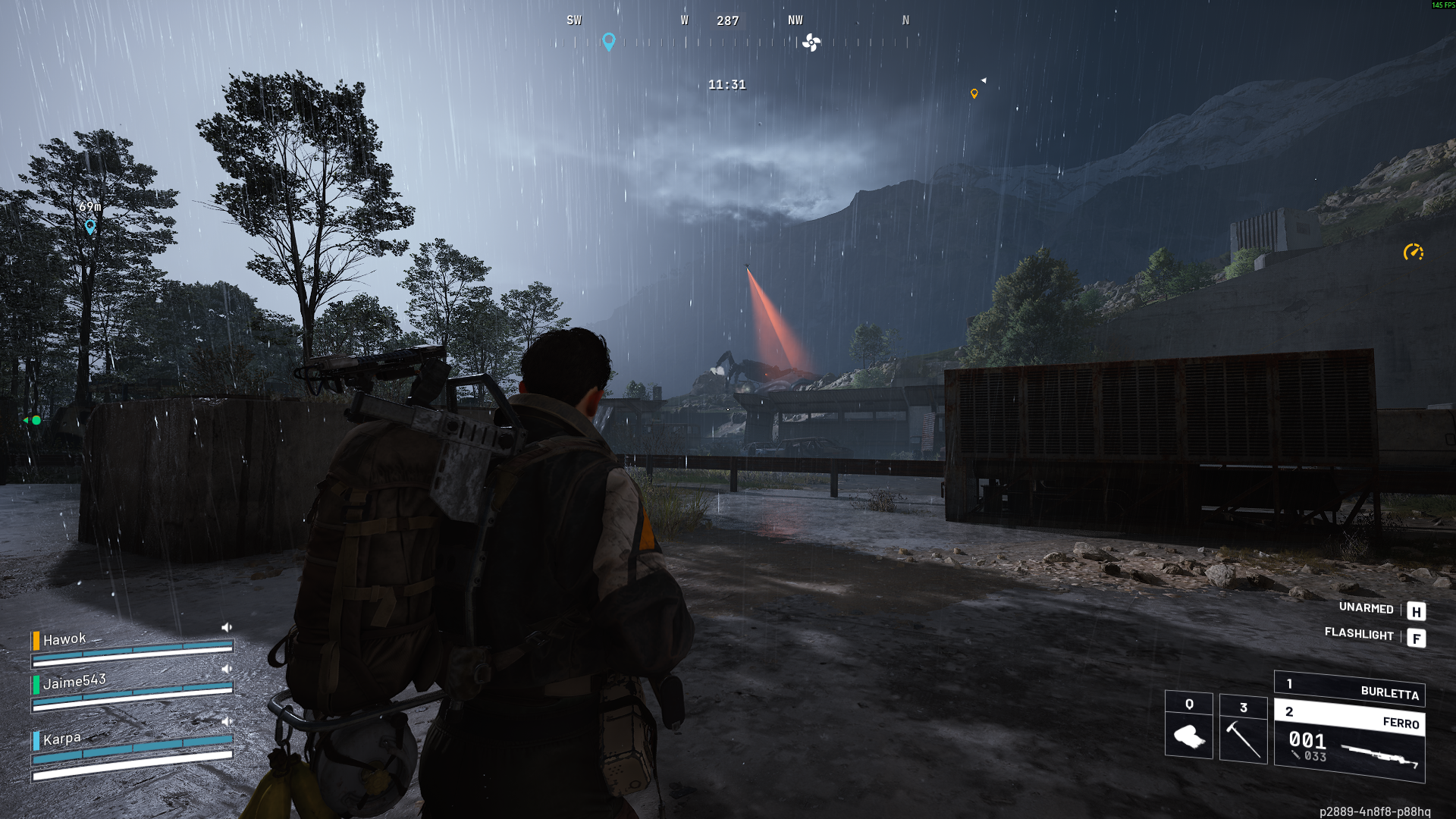Image resolution: width=1456 pixels, height=819 pixels.
Task: Click the blue pin on the compass
Action: click(608, 41)
